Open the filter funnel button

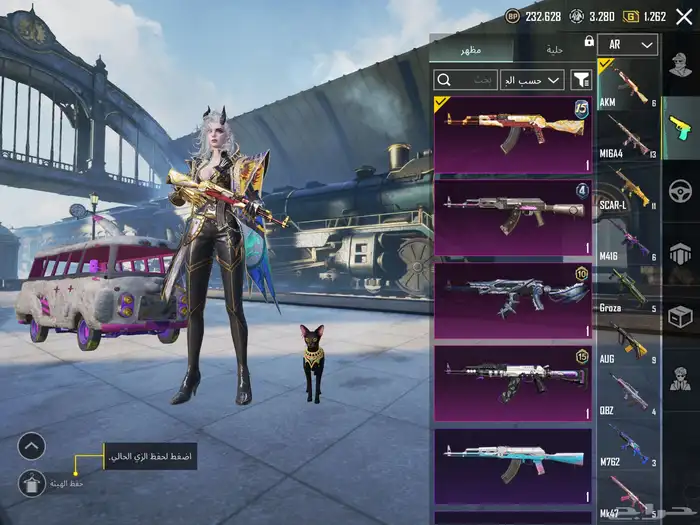[581, 80]
